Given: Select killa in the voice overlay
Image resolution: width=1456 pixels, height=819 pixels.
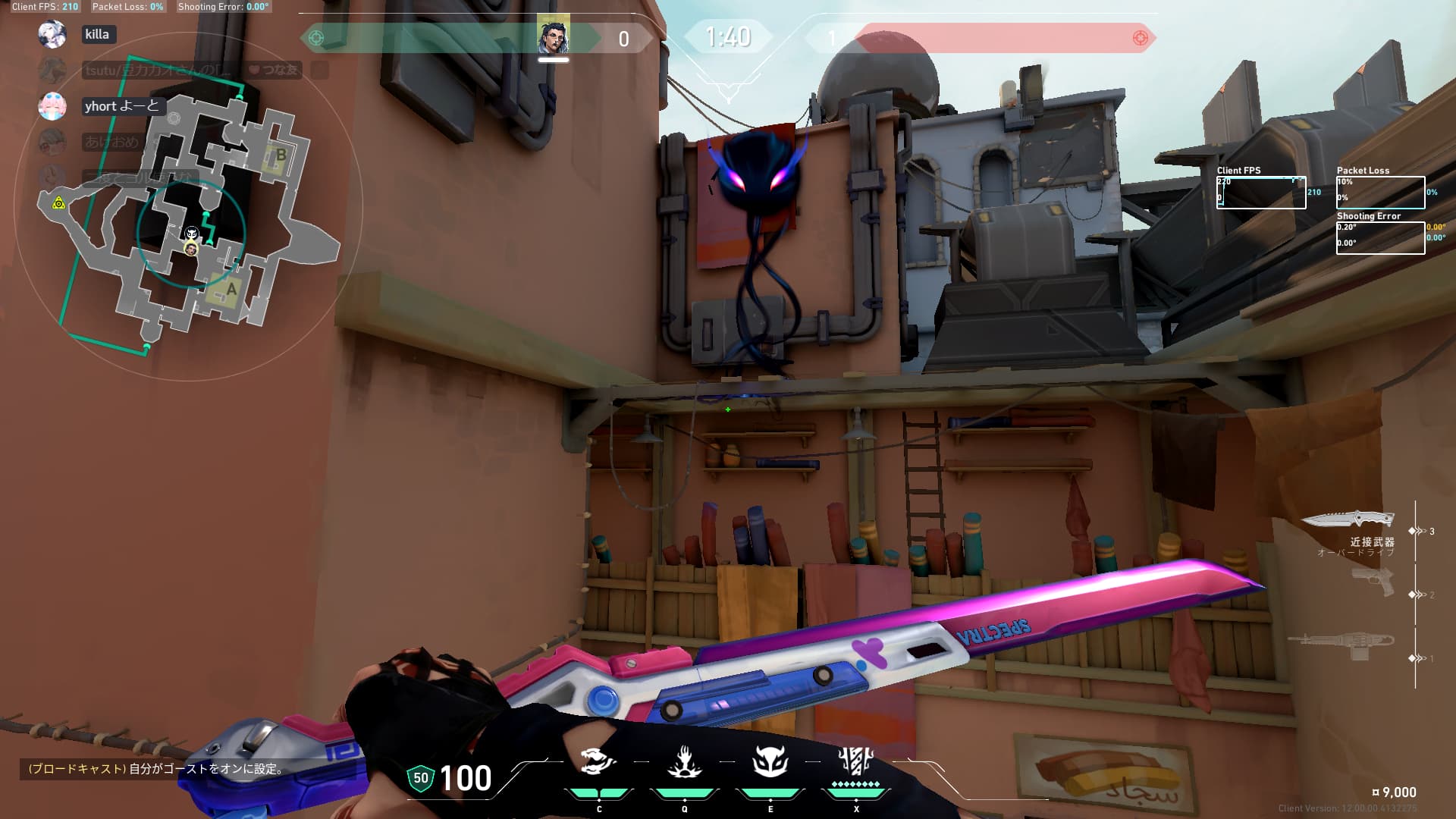Looking at the screenshot, I should coord(97,34).
